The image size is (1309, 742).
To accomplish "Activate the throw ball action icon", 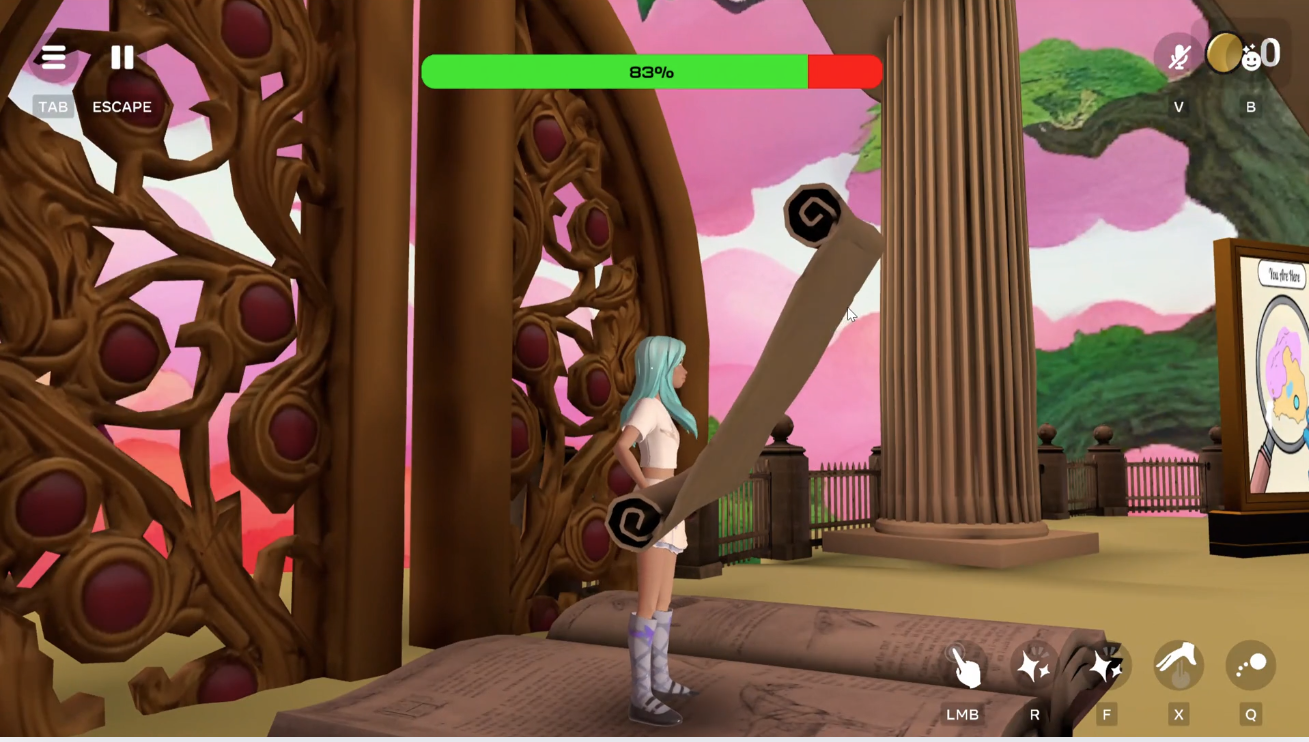I will click(1251, 666).
